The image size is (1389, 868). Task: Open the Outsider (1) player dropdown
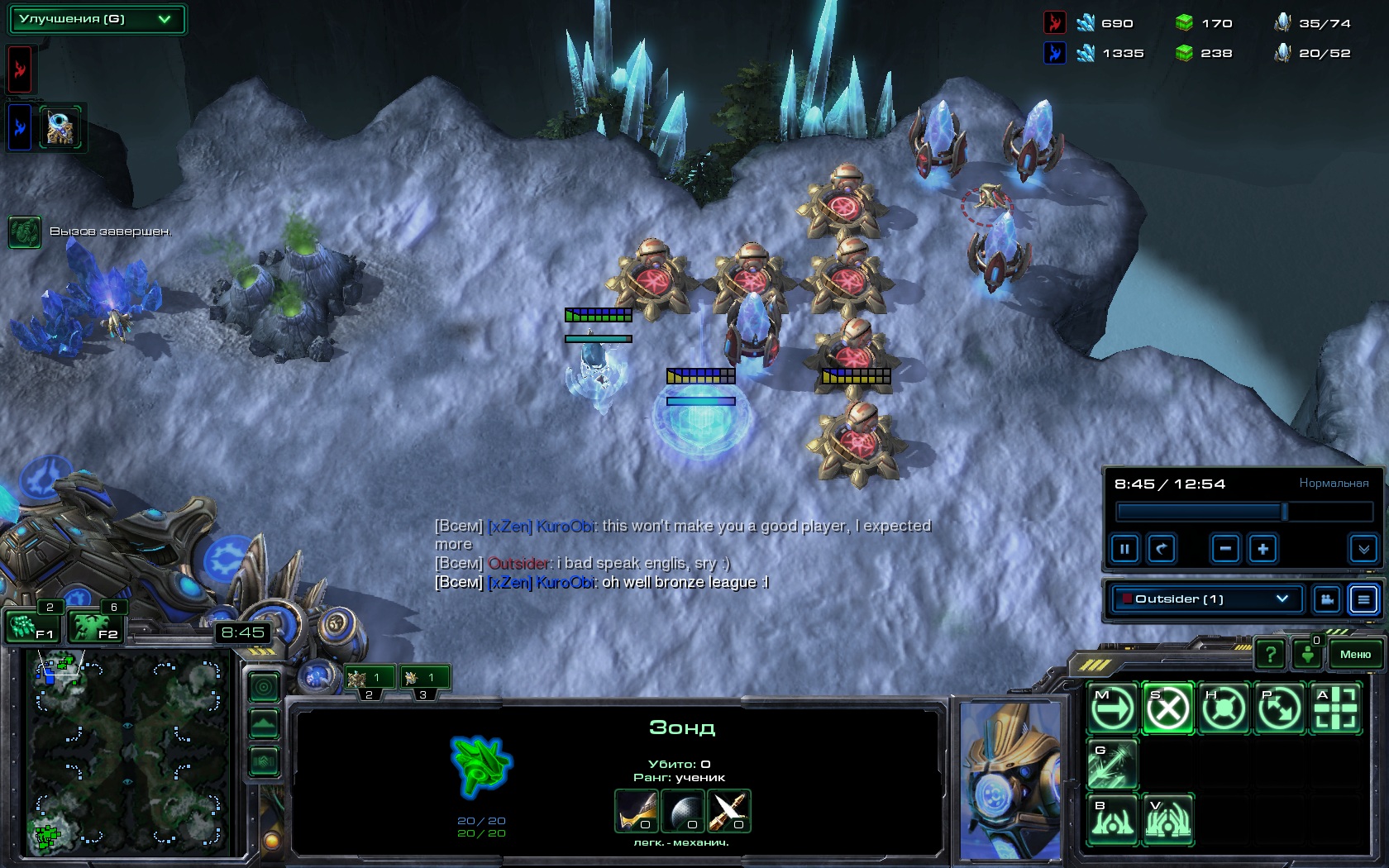(x=1207, y=599)
